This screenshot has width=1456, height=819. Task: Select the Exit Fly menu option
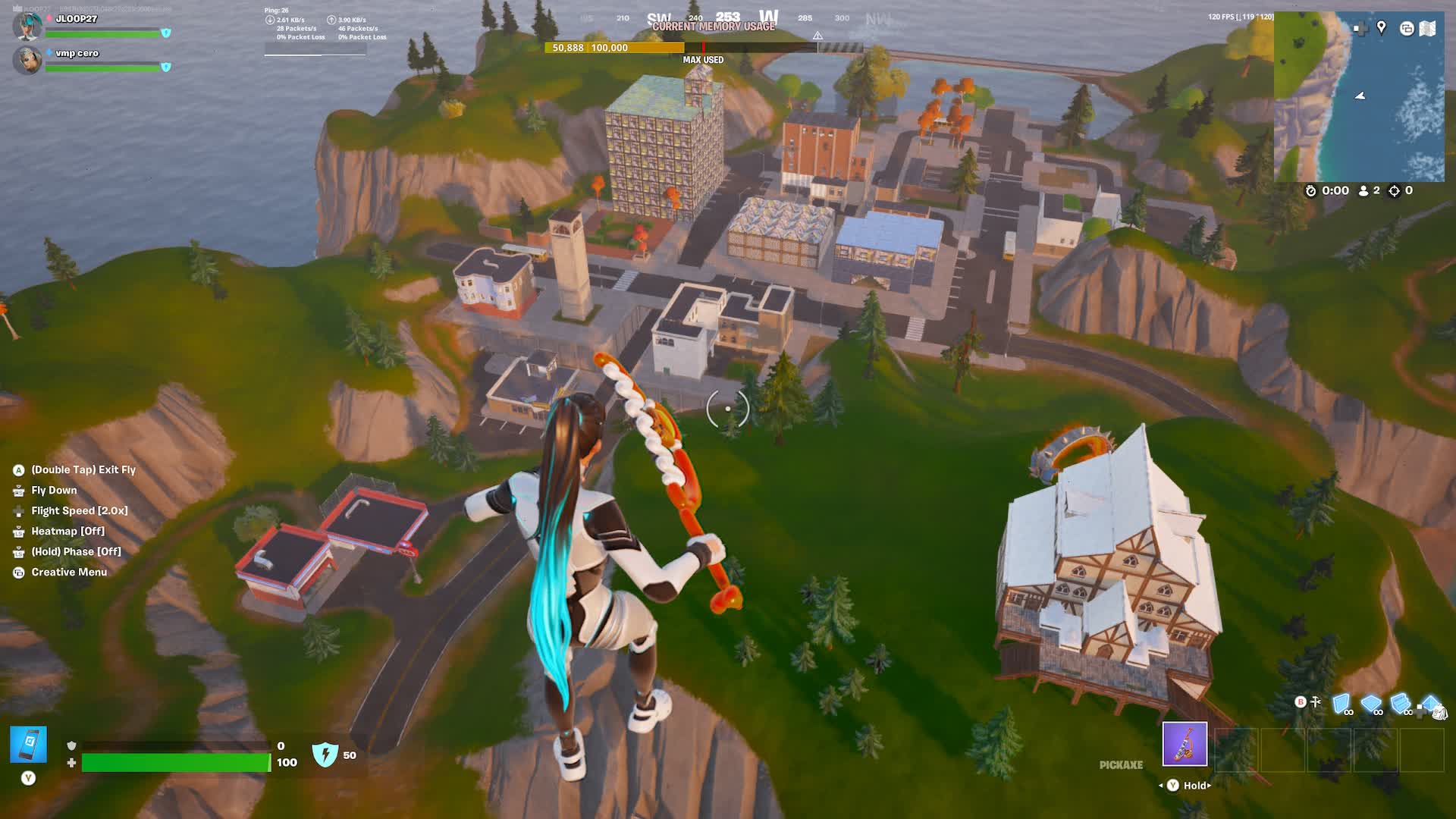tap(78, 469)
